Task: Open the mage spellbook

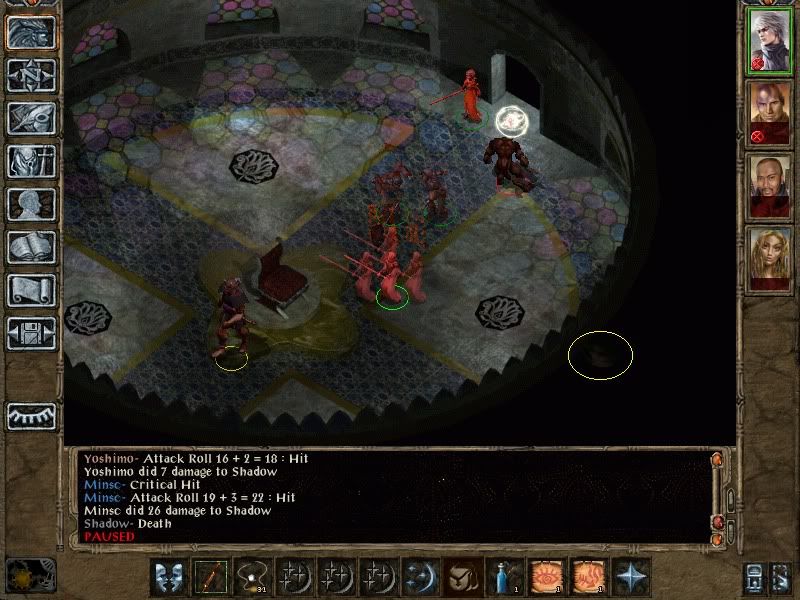Action: pyautogui.click(x=31, y=247)
